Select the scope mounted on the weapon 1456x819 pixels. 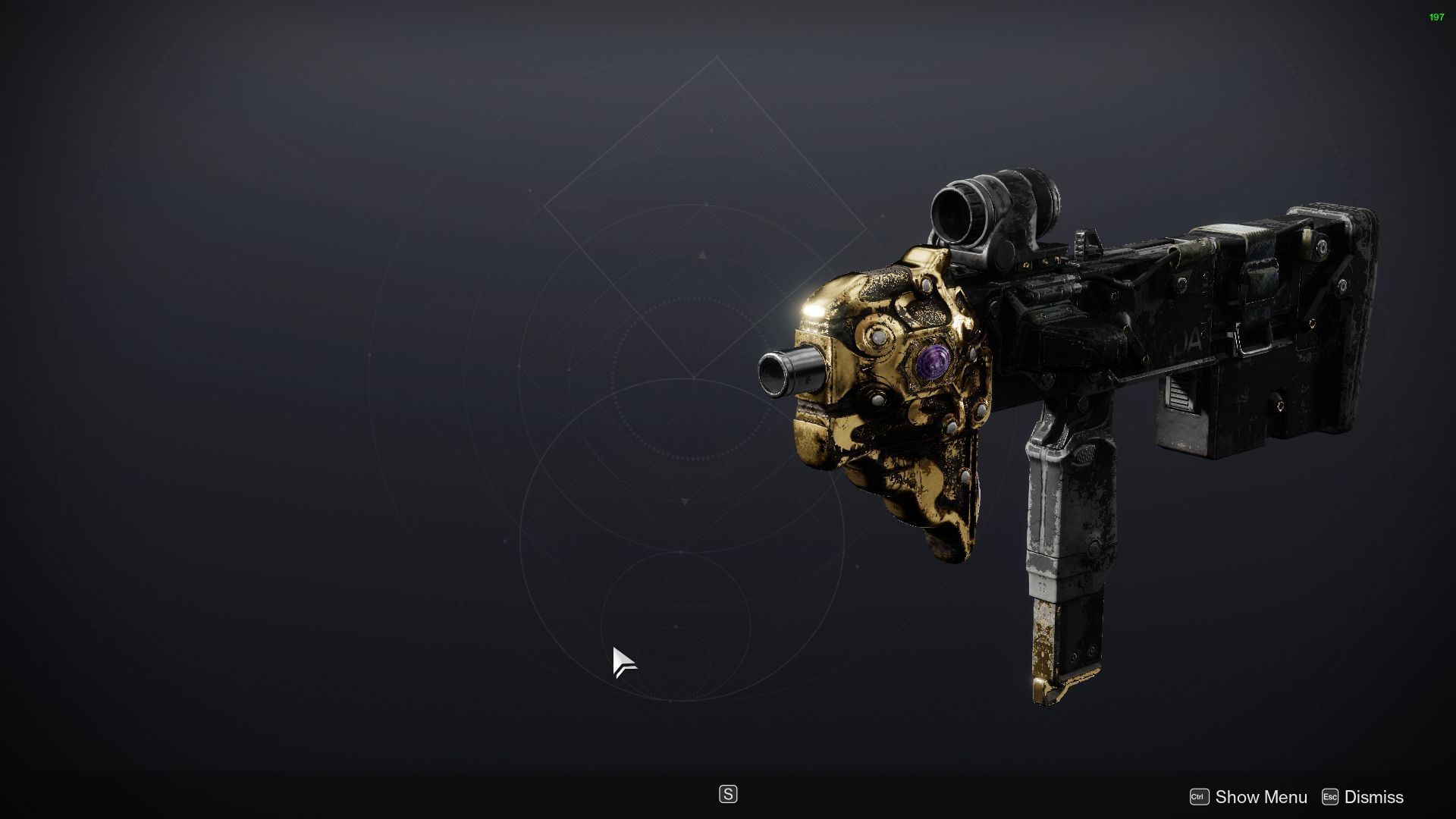click(x=993, y=205)
